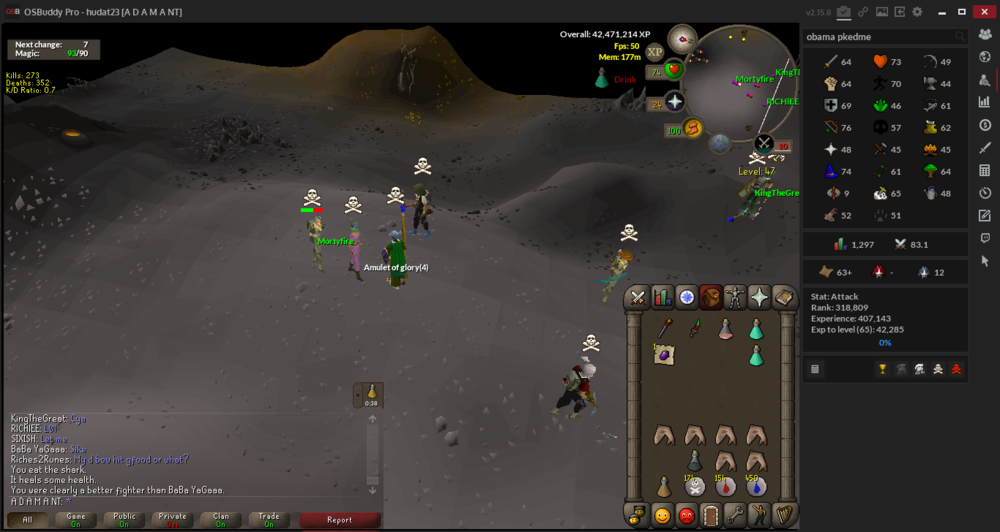
Task: Open the World Map globe
Action: coord(719,143)
